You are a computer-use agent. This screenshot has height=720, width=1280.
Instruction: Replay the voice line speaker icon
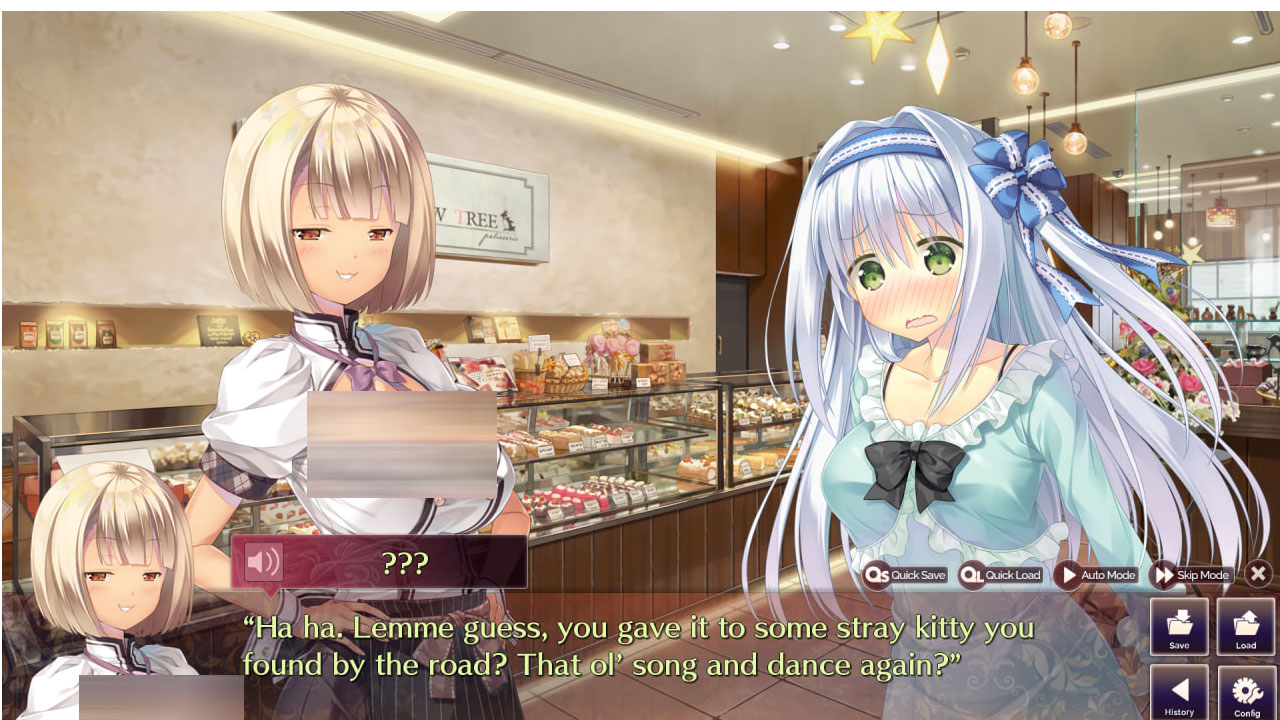(x=263, y=562)
